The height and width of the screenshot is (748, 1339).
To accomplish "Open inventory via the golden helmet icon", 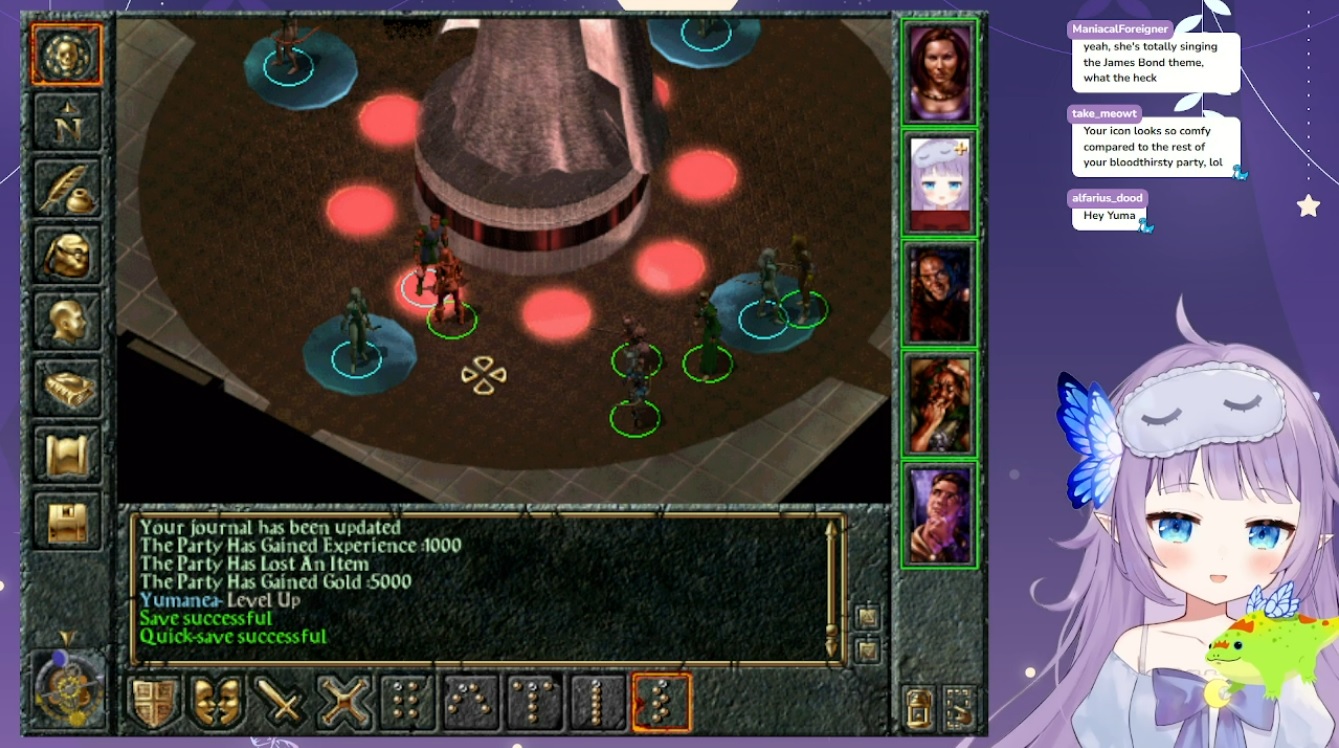I will pos(67,254).
